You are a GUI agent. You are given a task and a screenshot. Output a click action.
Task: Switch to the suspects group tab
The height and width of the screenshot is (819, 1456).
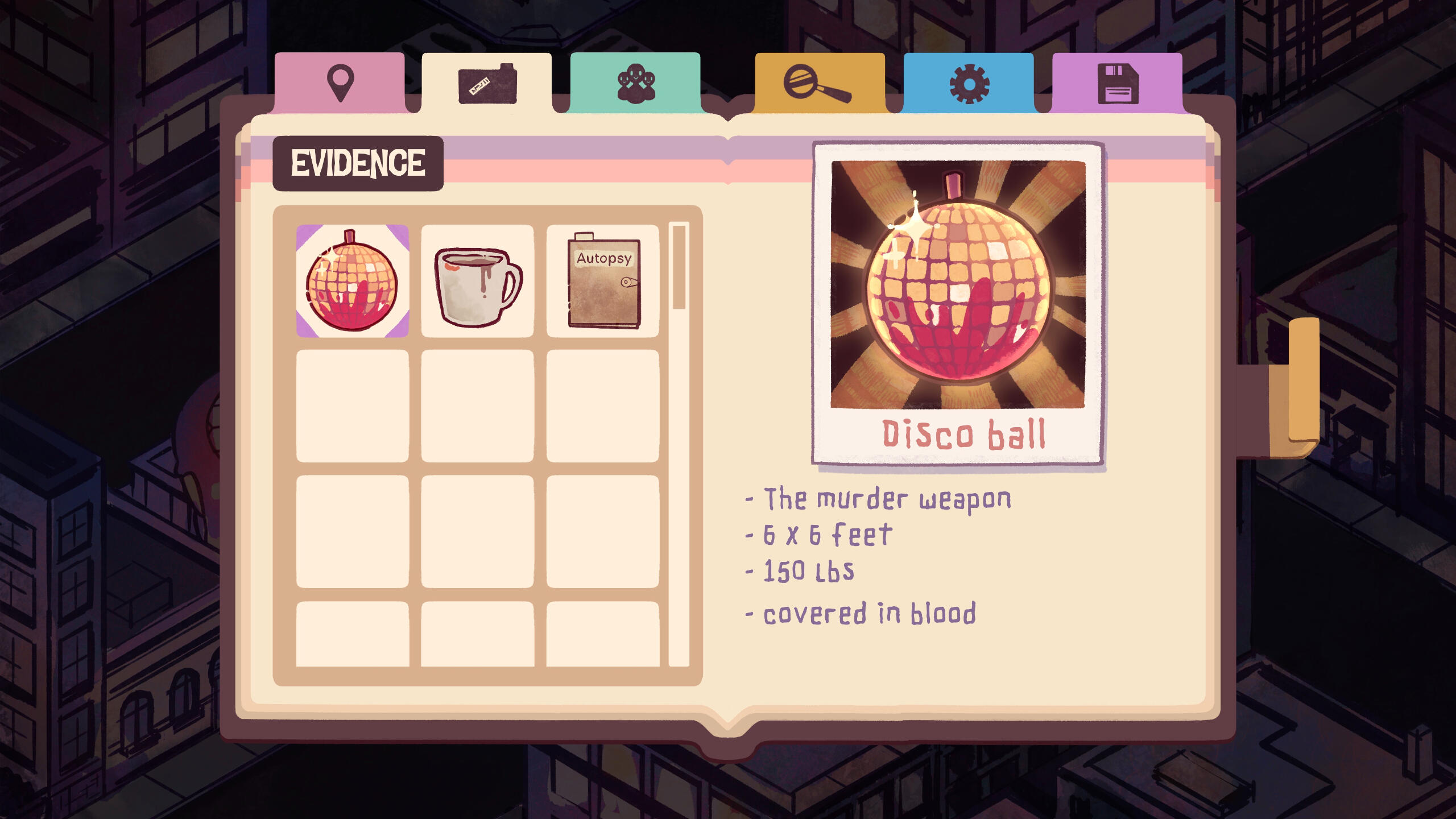coord(635,83)
